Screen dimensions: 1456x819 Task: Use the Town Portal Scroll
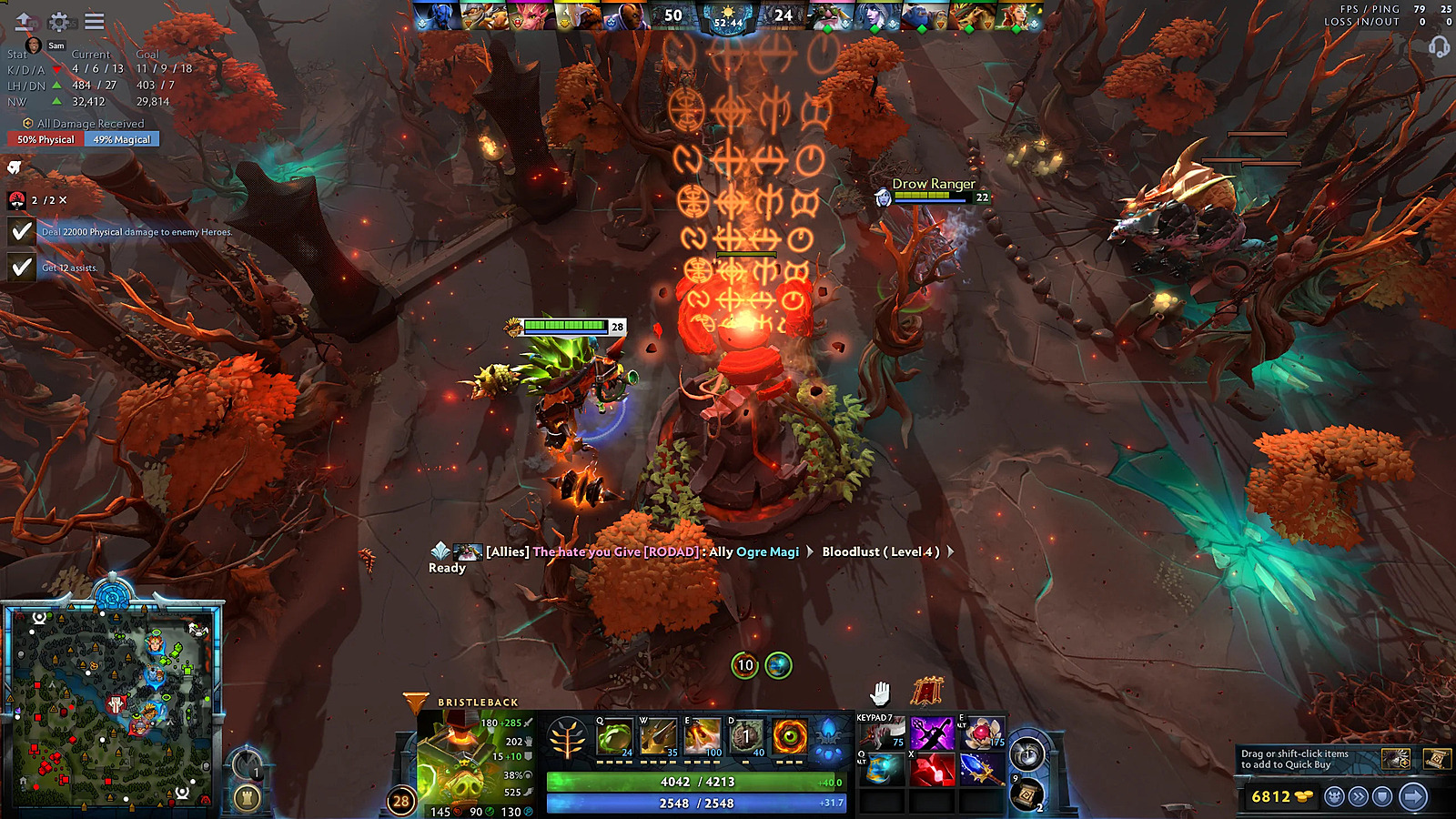click(x=1026, y=794)
